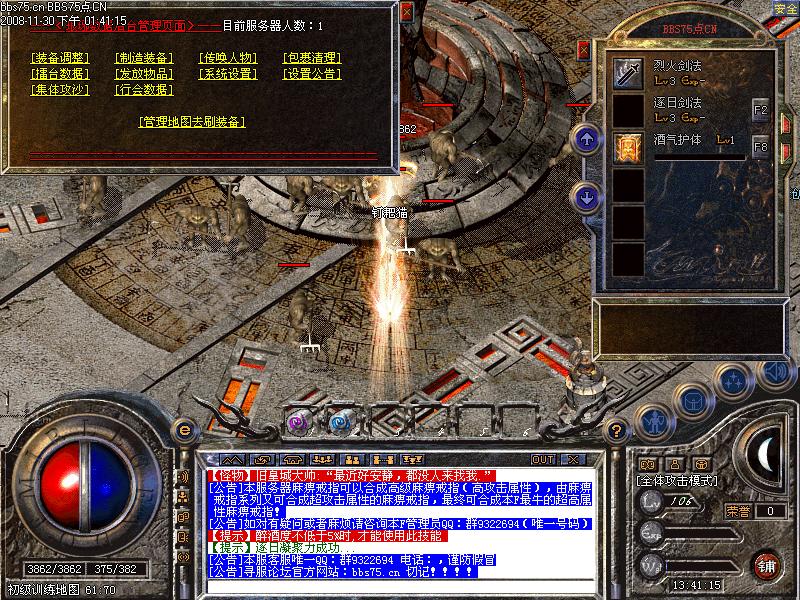
Task: Open the 擂台数据 link
Action: coord(59,74)
